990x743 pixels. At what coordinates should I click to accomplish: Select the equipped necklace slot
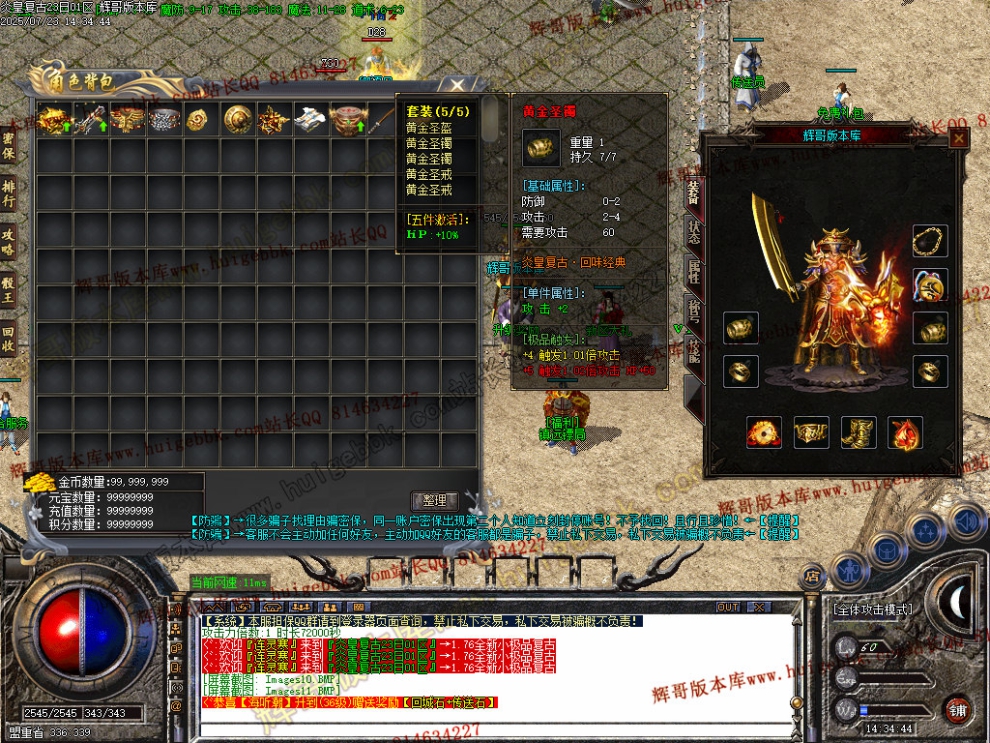pyautogui.click(x=930, y=242)
